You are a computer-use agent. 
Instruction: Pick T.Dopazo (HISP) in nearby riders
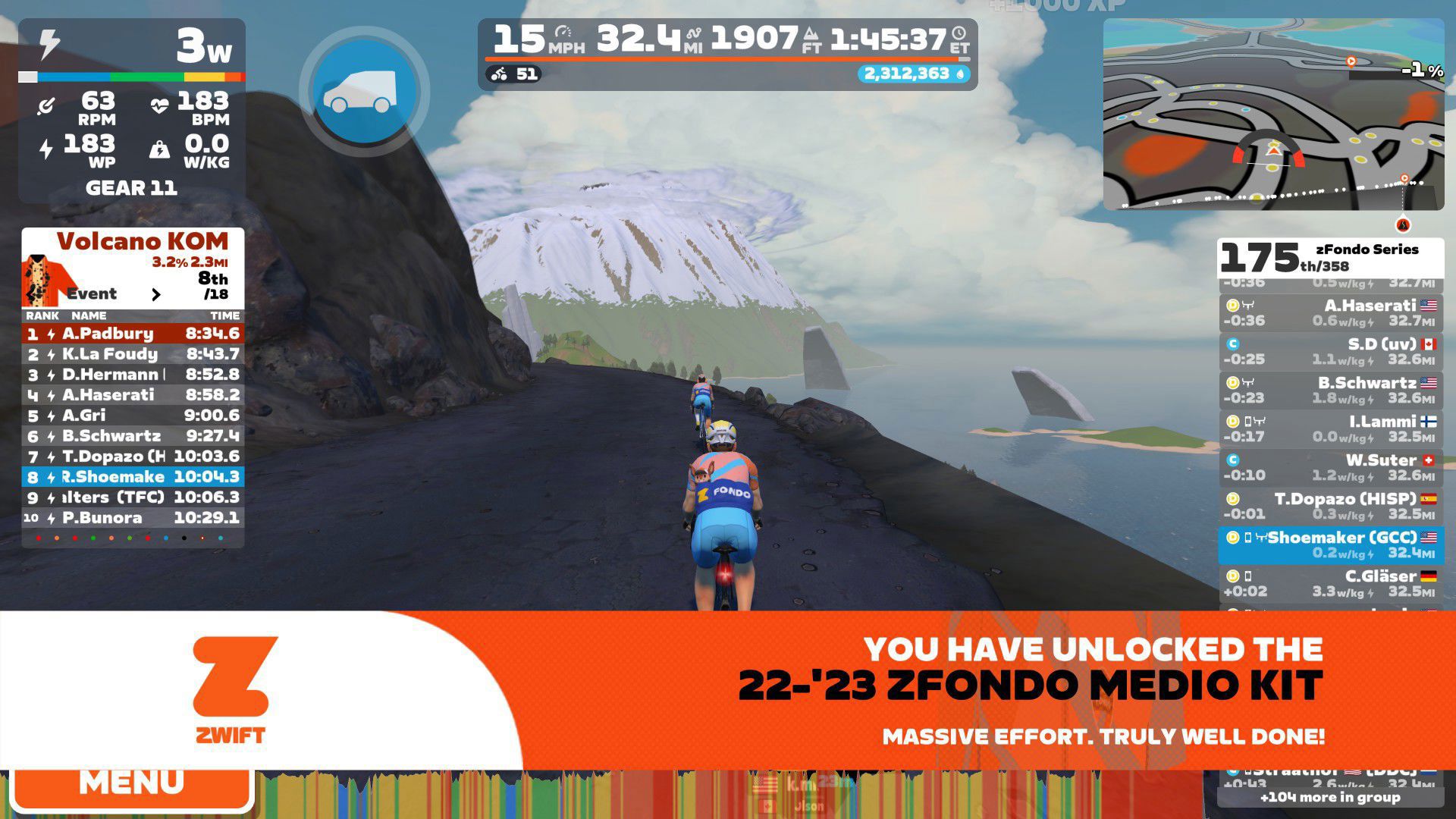pyautogui.click(x=1330, y=506)
